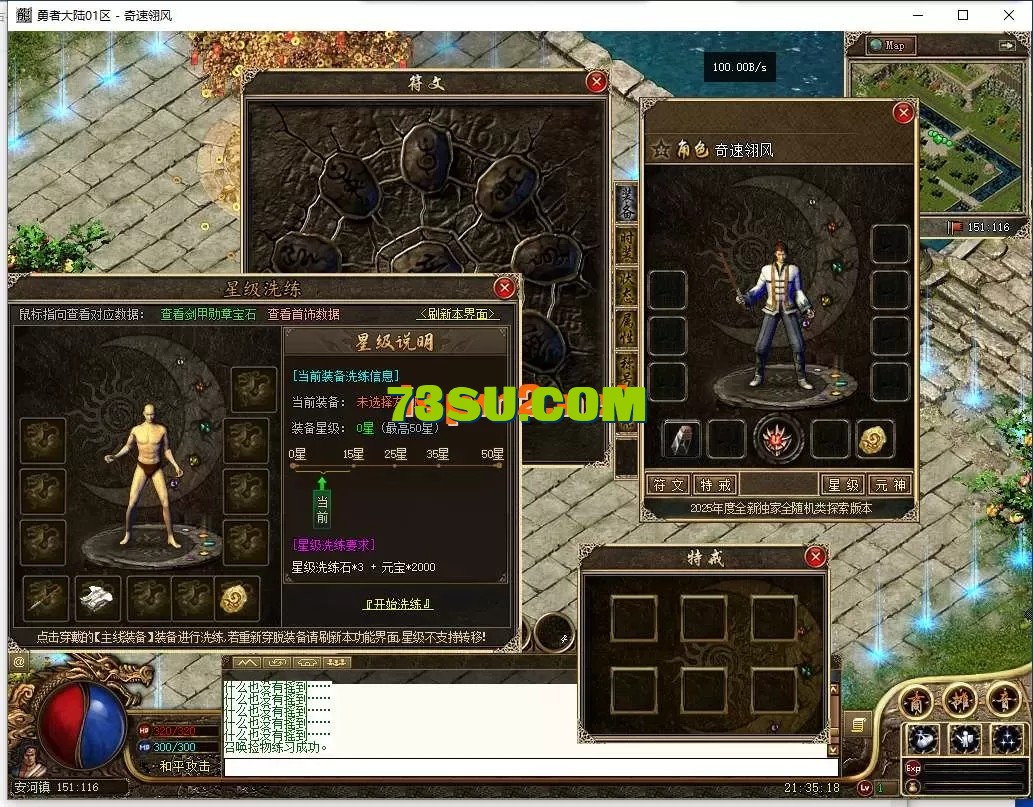Close the 符文 rune window
This screenshot has width=1033, height=807.
coord(596,82)
